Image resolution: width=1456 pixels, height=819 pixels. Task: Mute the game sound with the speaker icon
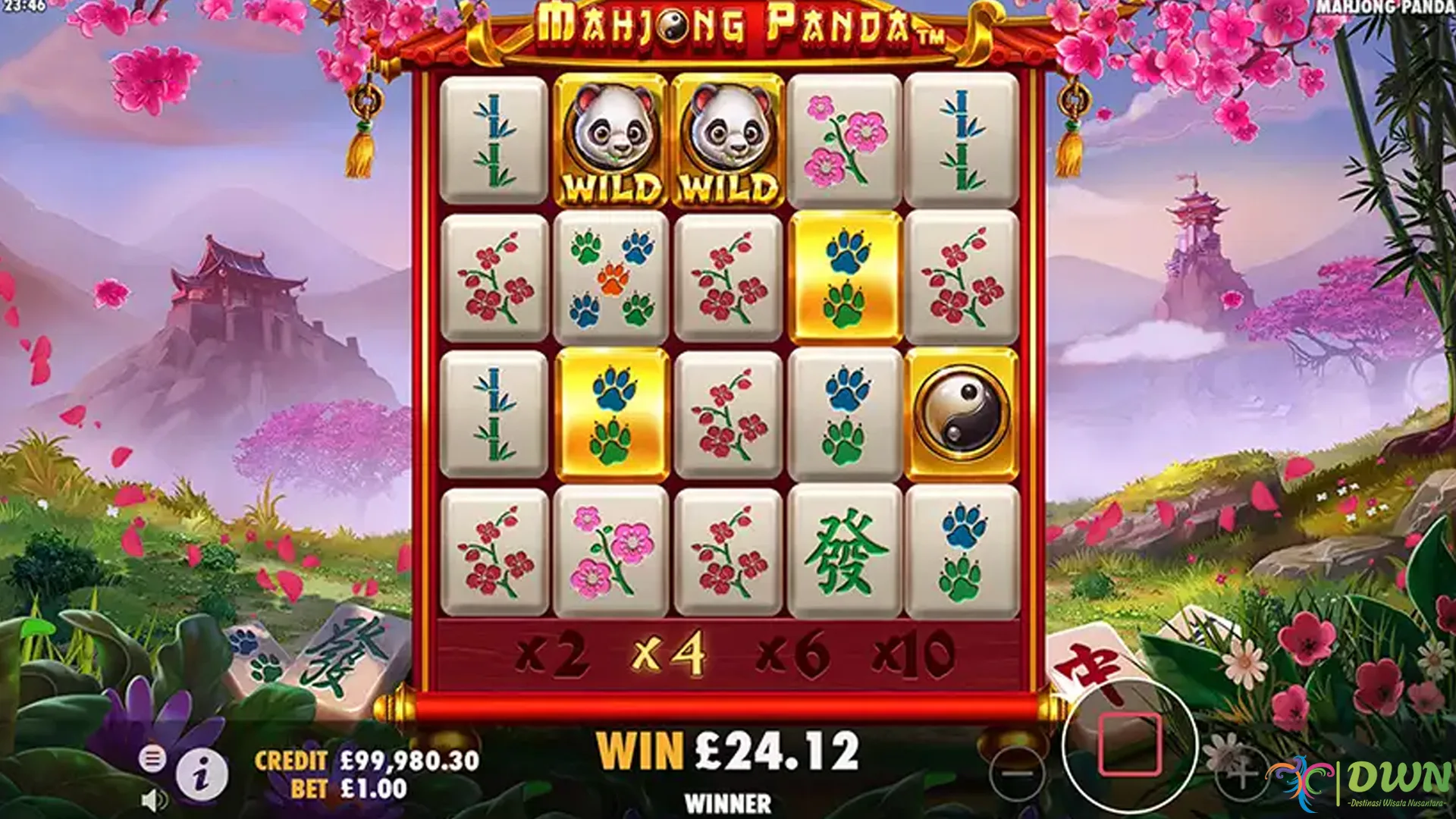[x=153, y=801]
